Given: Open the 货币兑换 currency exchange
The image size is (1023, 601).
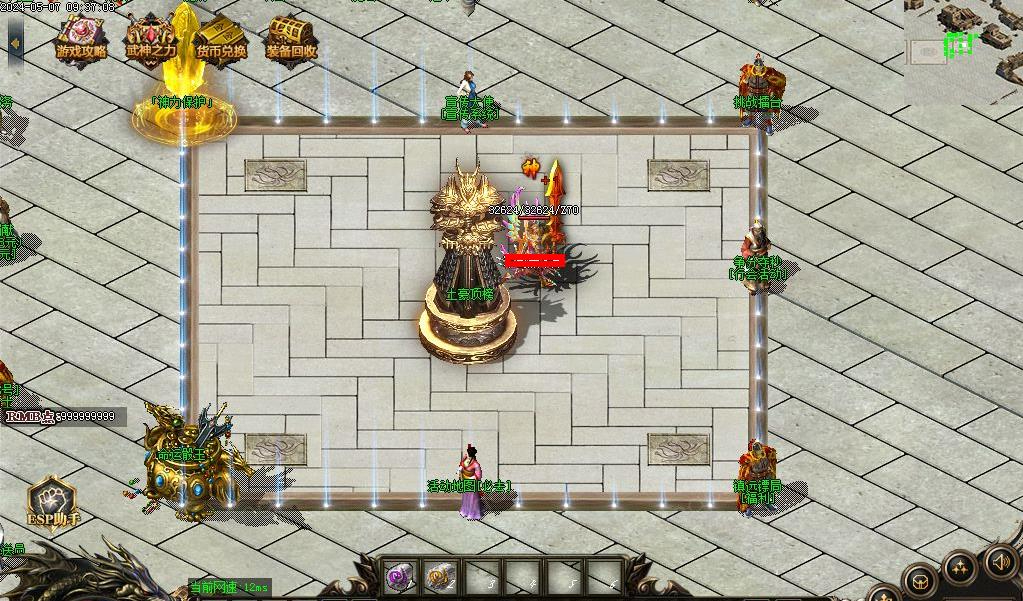Looking at the screenshot, I should (x=221, y=40).
